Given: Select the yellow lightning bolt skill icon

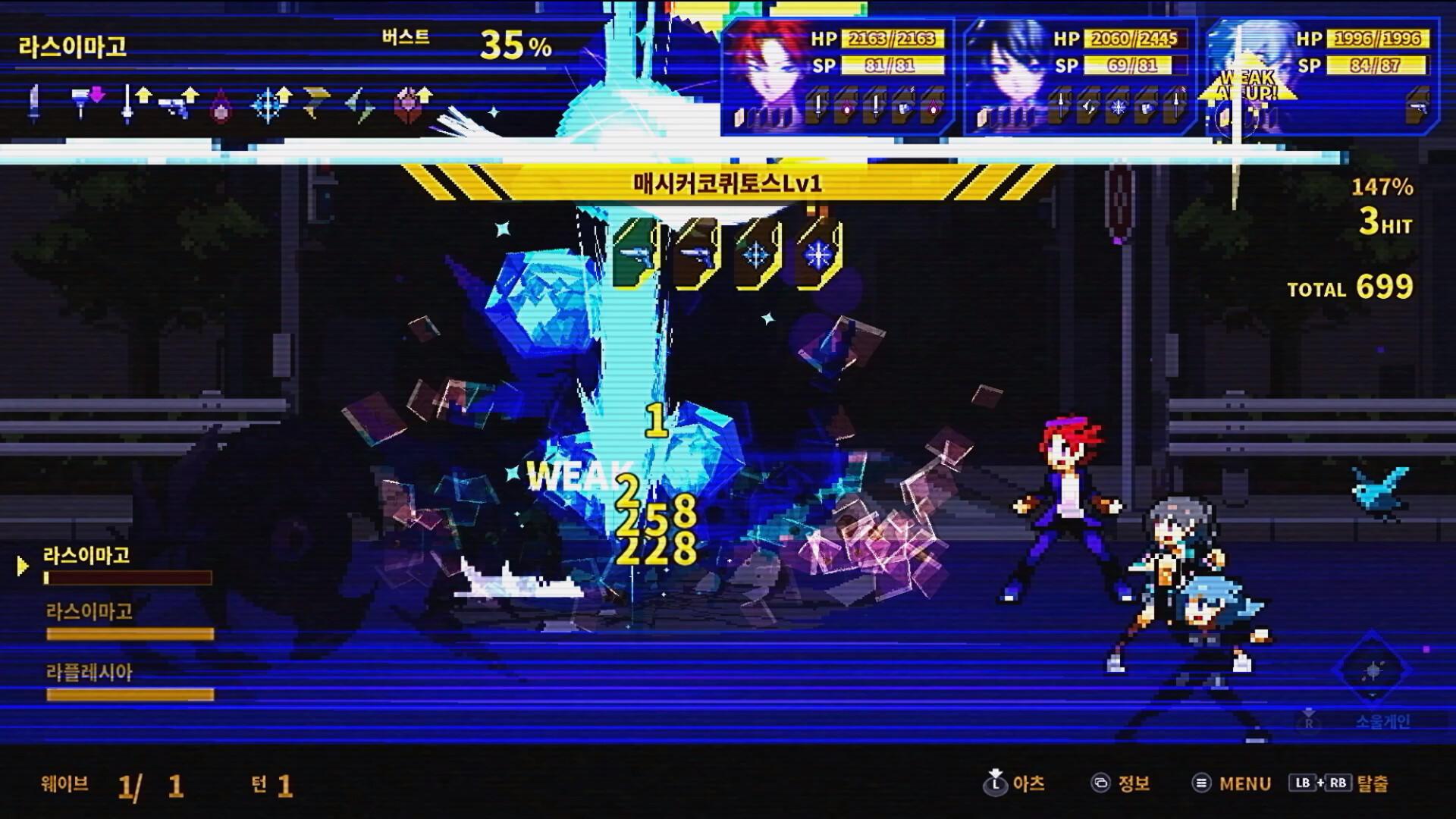Looking at the screenshot, I should [x=315, y=102].
